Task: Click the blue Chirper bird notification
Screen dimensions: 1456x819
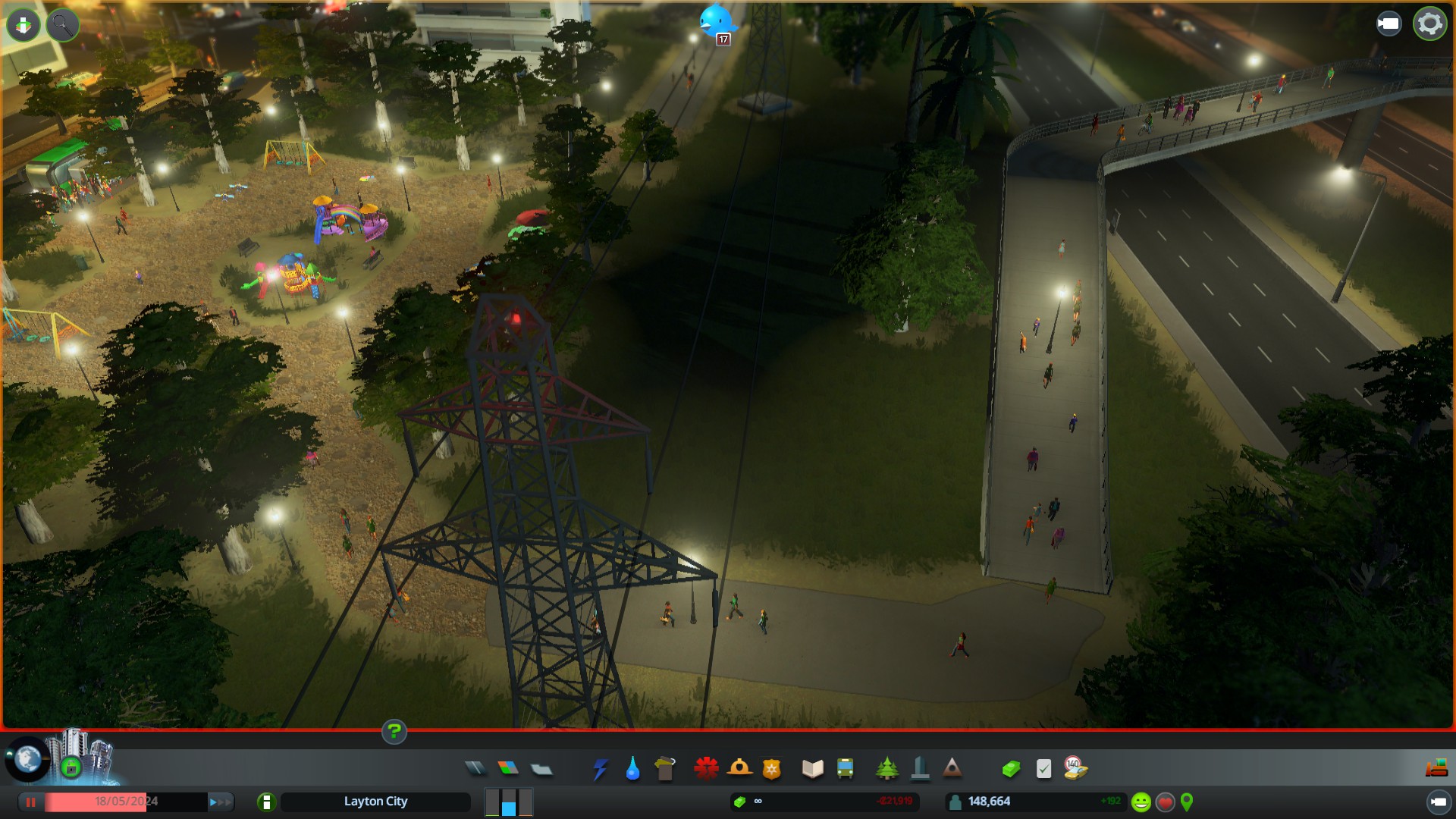Action: (x=716, y=21)
